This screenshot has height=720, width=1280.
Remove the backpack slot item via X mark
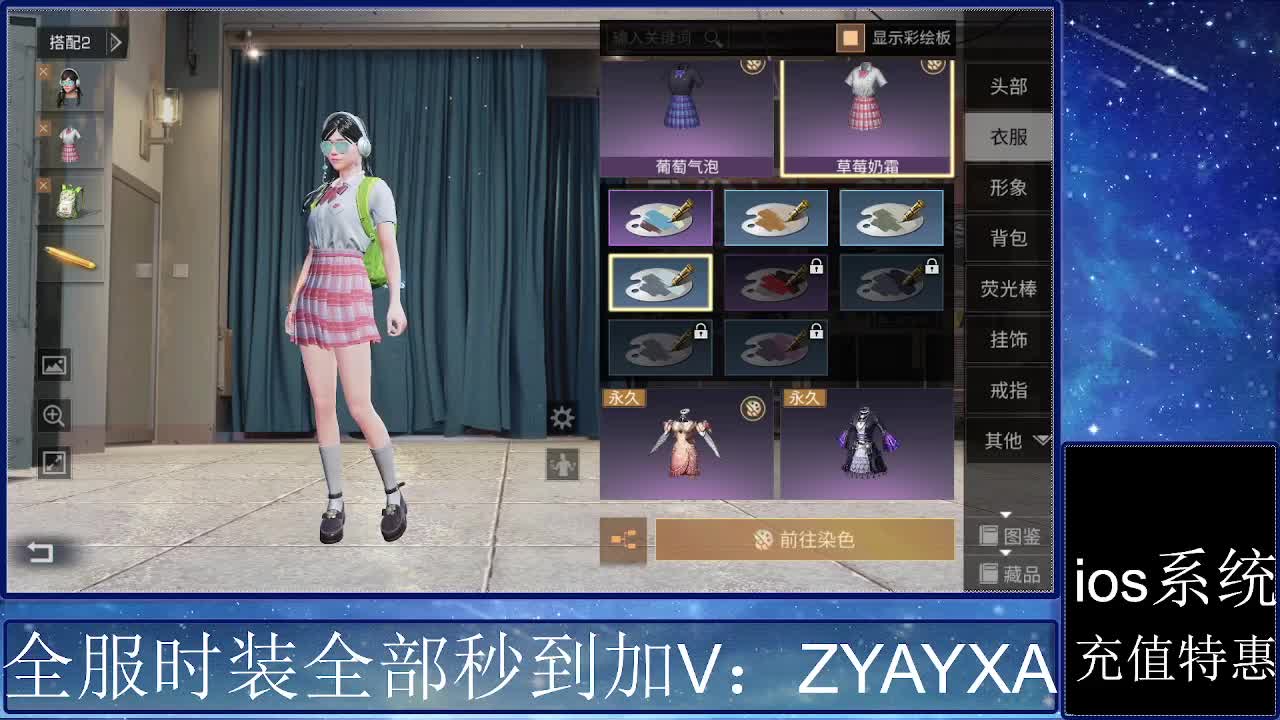[42, 185]
